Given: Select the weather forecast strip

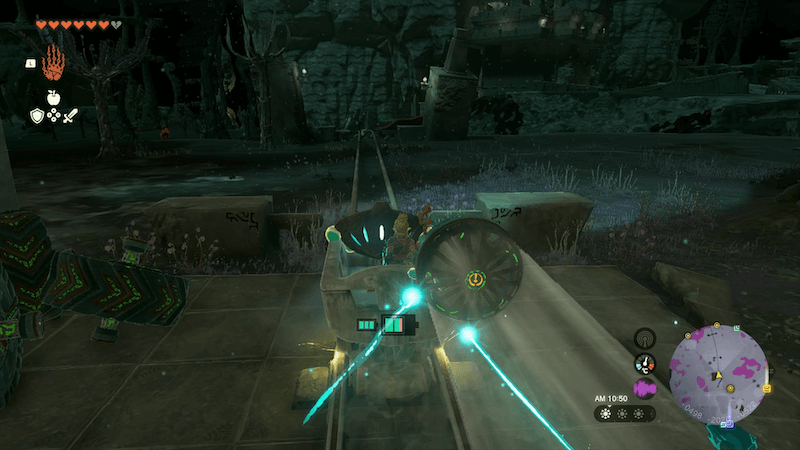Looking at the screenshot, I should pyautogui.click(x=625, y=413).
